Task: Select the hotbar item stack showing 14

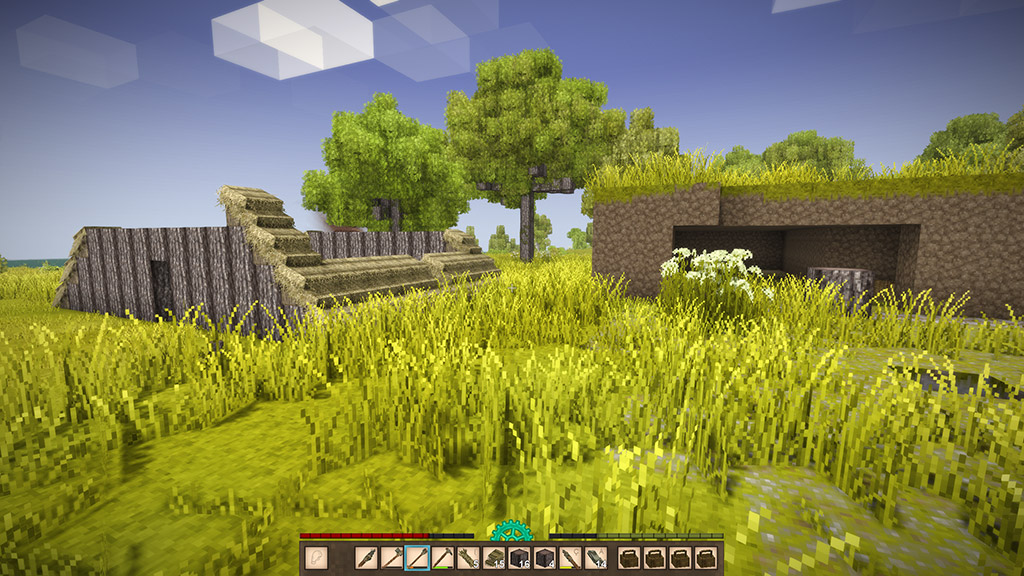Action: [595, 558]
